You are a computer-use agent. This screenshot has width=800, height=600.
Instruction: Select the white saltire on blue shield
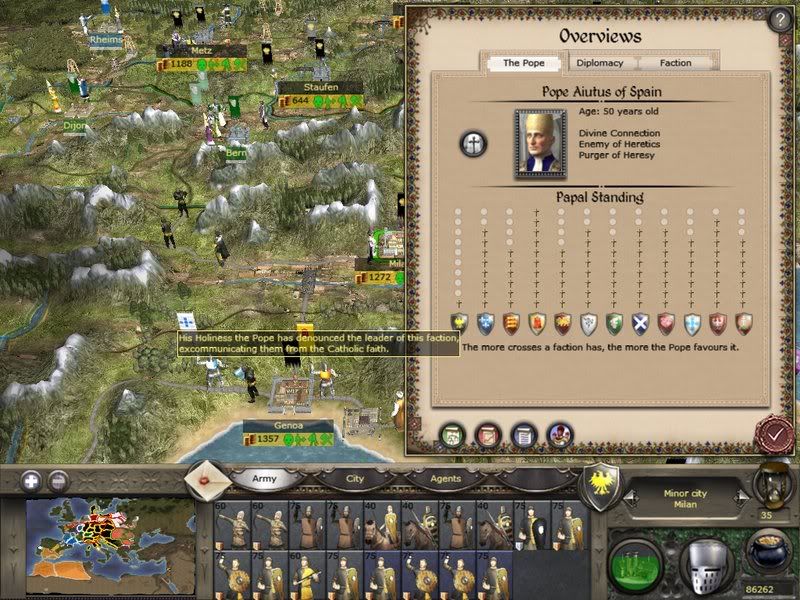640,322
